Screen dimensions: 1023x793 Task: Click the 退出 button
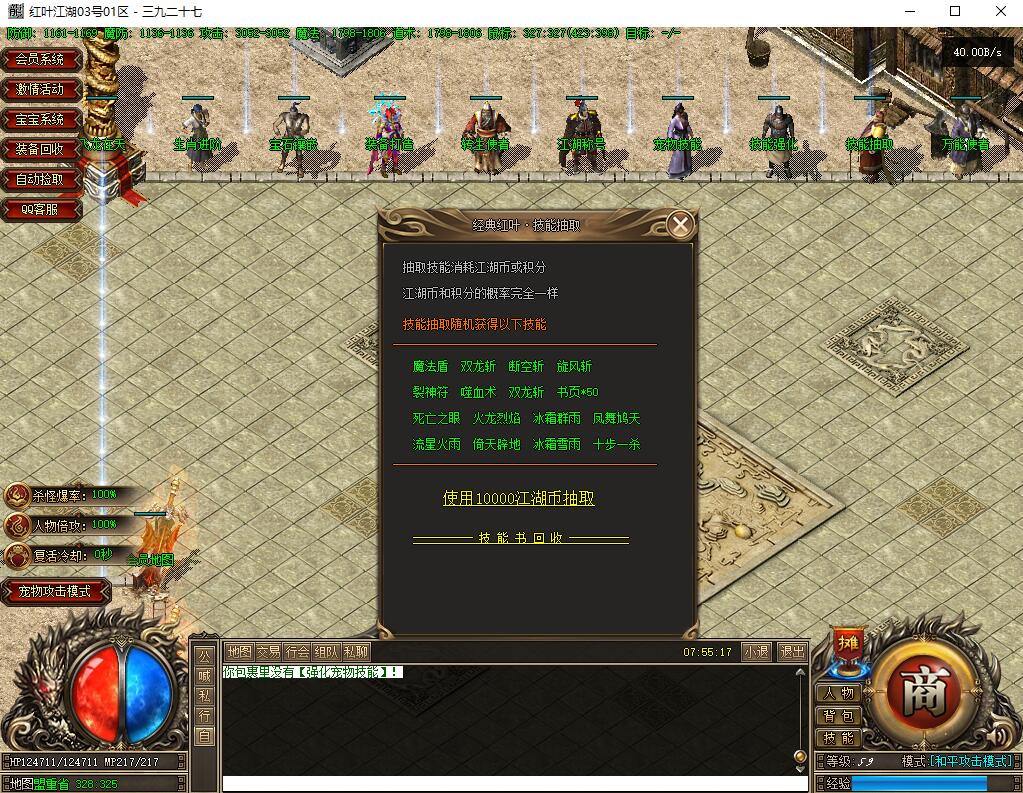792,652
